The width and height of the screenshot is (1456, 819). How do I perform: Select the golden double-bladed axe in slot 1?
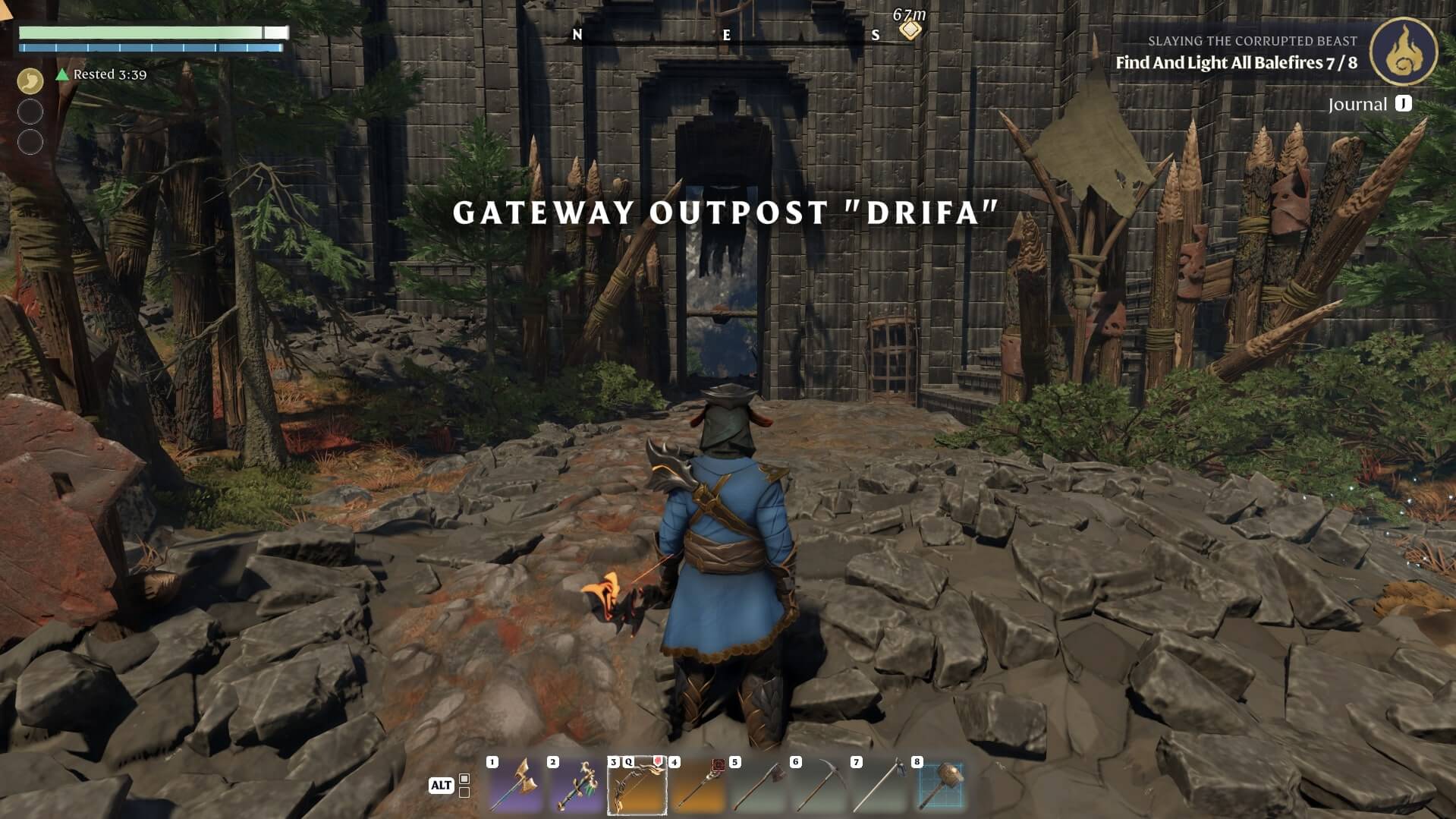(x=516, y=786)
